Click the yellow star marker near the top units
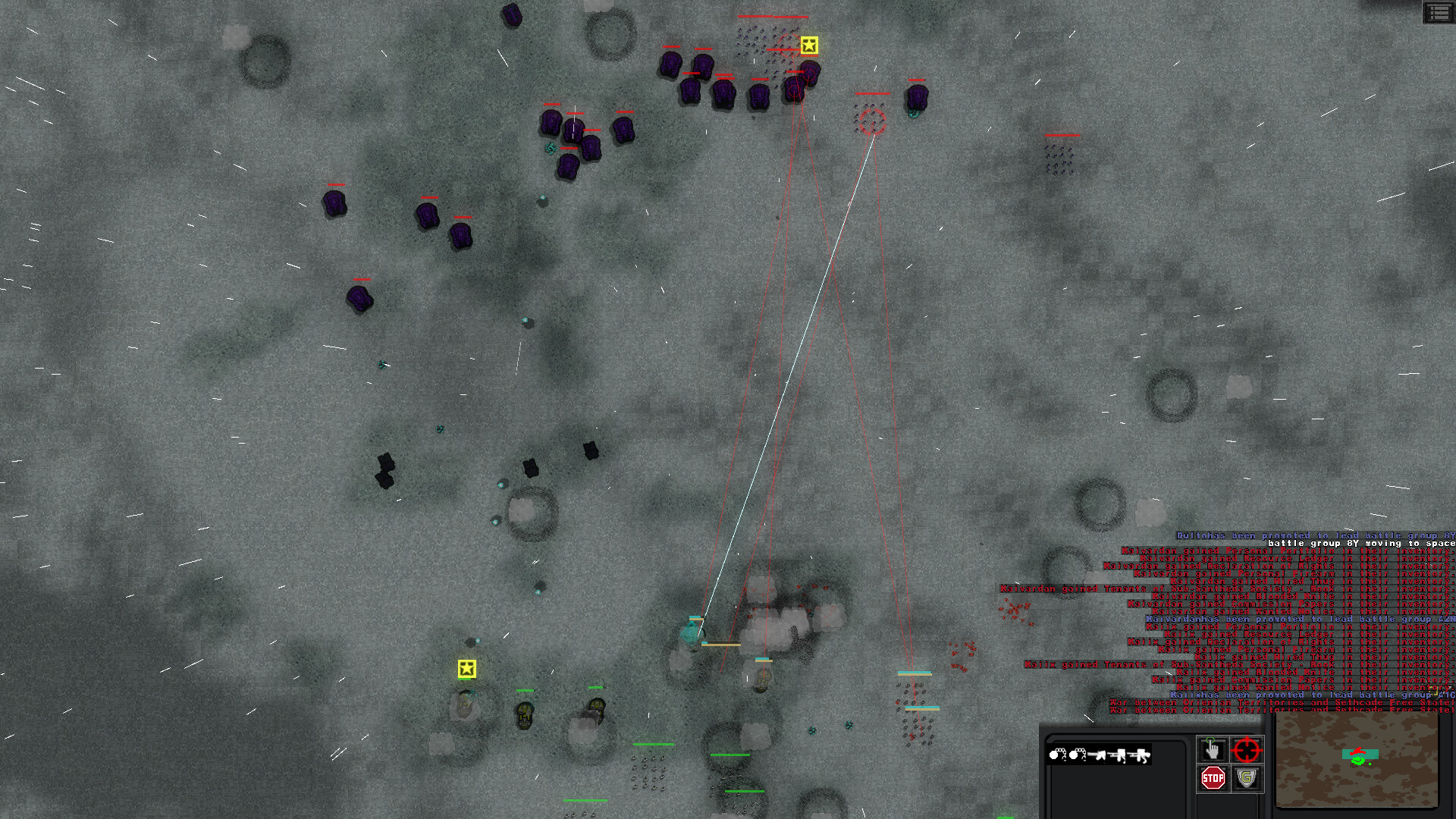Image resolution: width=1456 pixels, height=819 pixels. pos(811,45)
